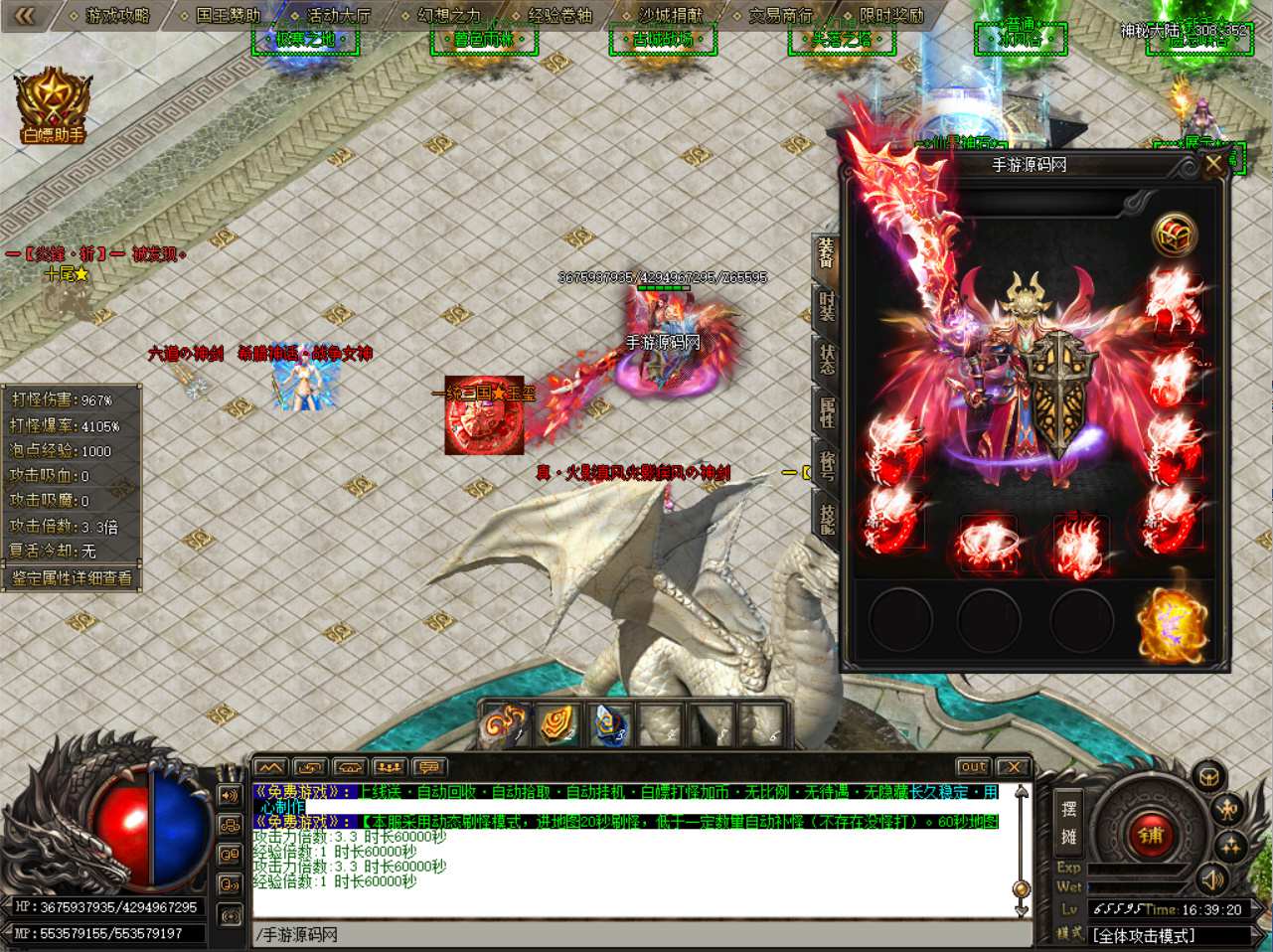
Task: Click 鉴定属性详细查看 to view detailed attributes
Action: tap(72, 577)
